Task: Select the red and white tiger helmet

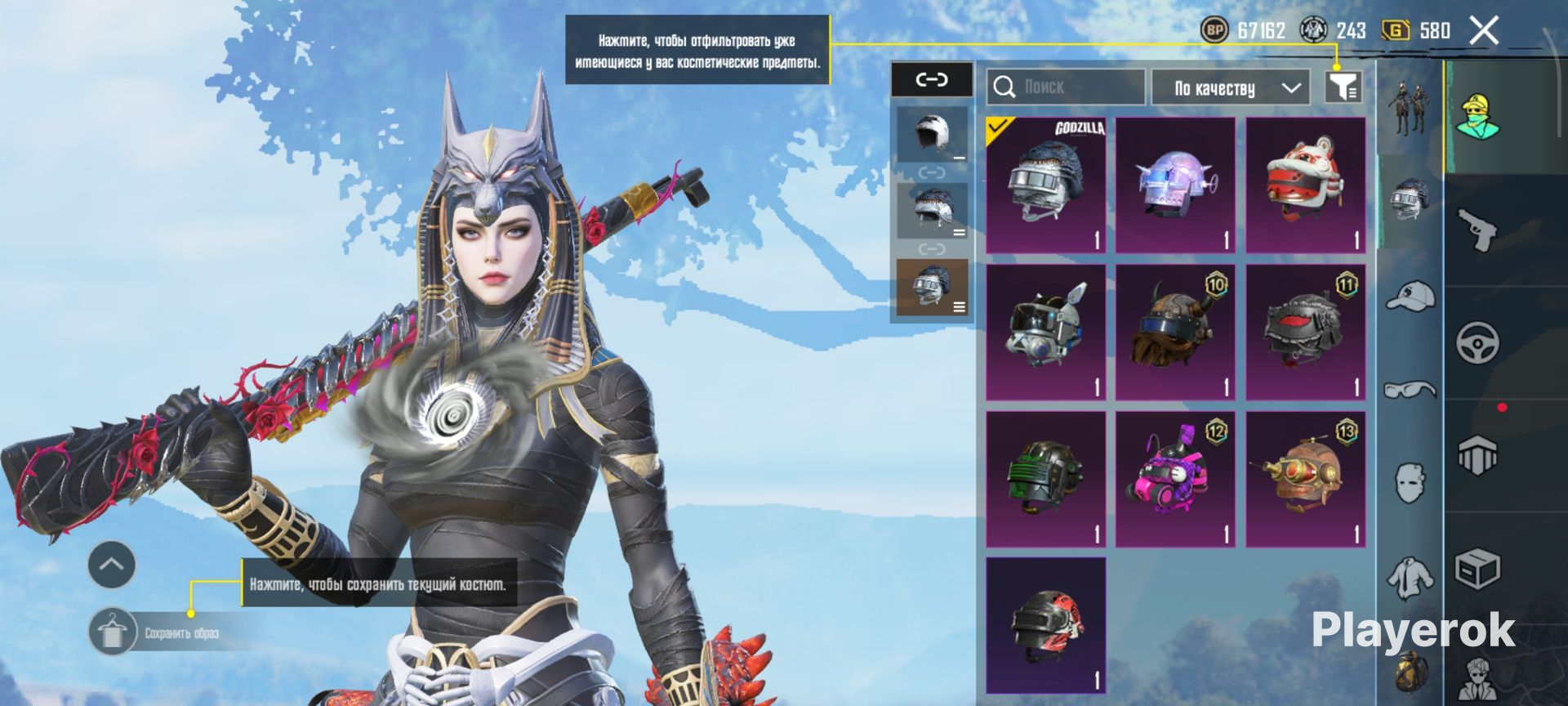Action: click(x=1305, y=185)
